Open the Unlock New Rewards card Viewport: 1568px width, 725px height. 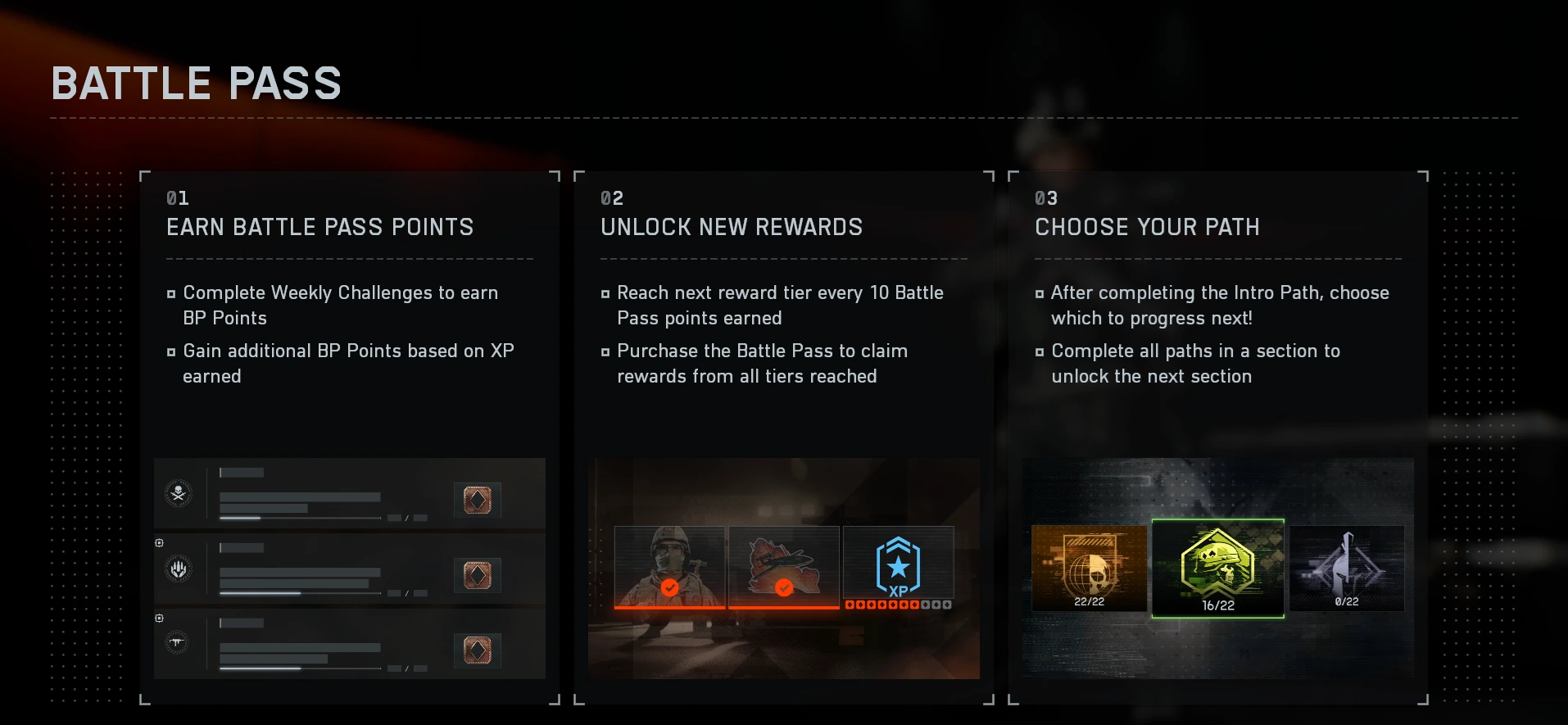tap(784, 328)
